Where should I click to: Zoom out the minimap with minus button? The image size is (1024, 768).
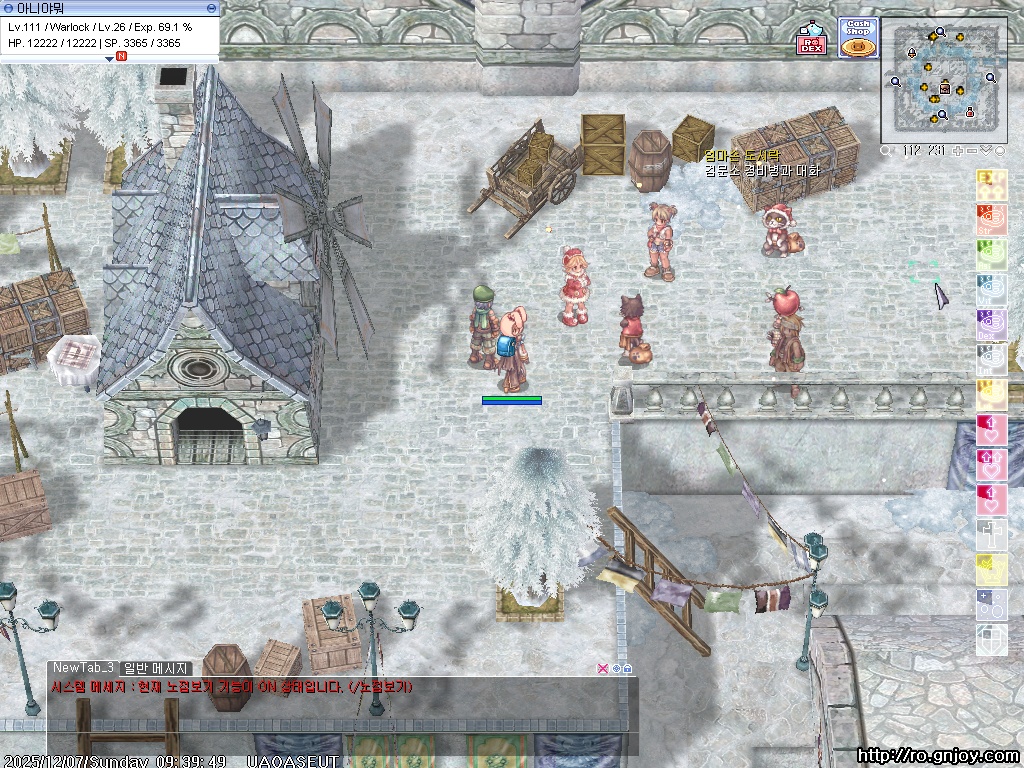coord(972,151)
